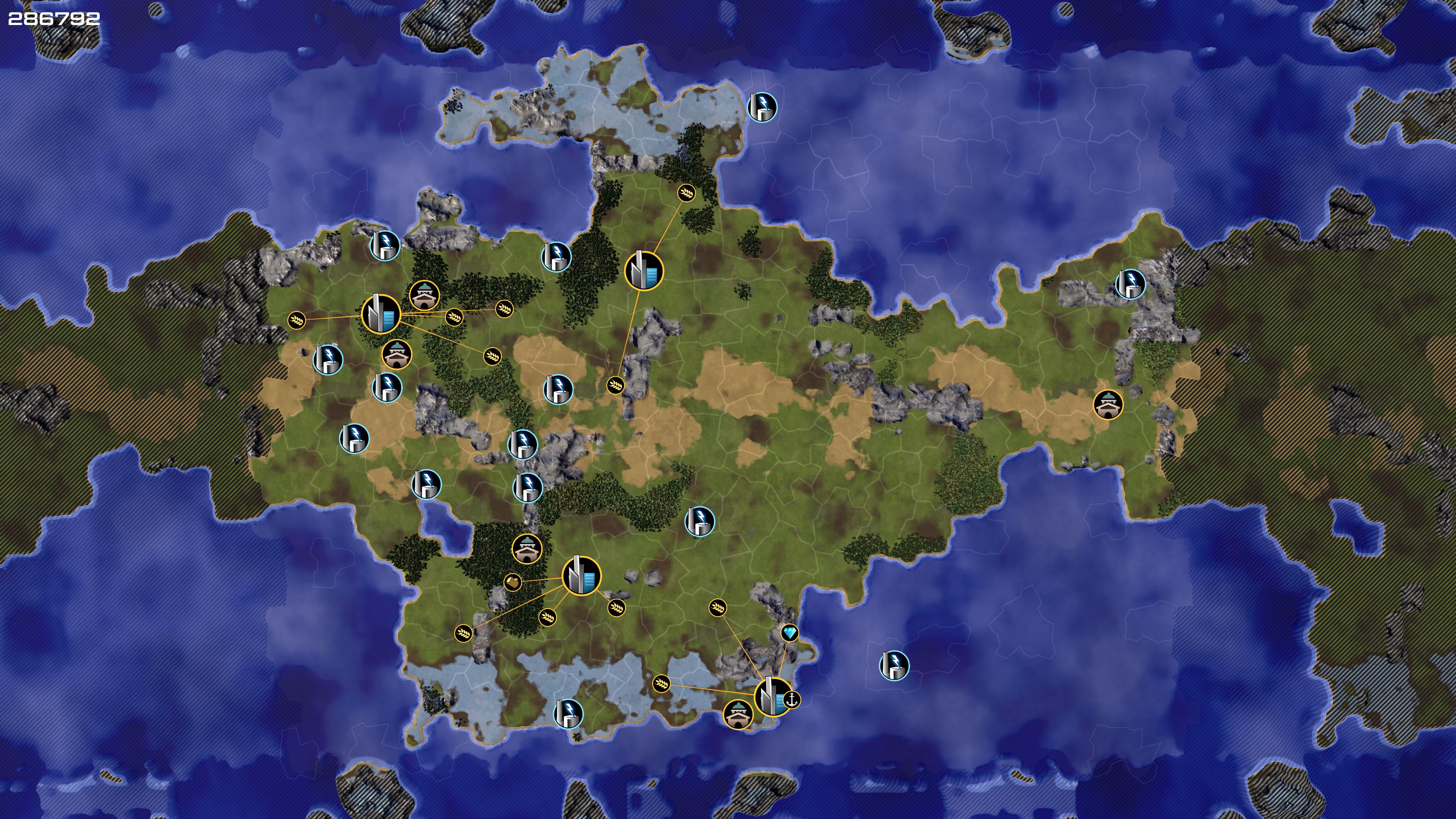Pick the city linked to only two wheat markers
This screenshot has height=819, width=1456.
click(643, 271)
